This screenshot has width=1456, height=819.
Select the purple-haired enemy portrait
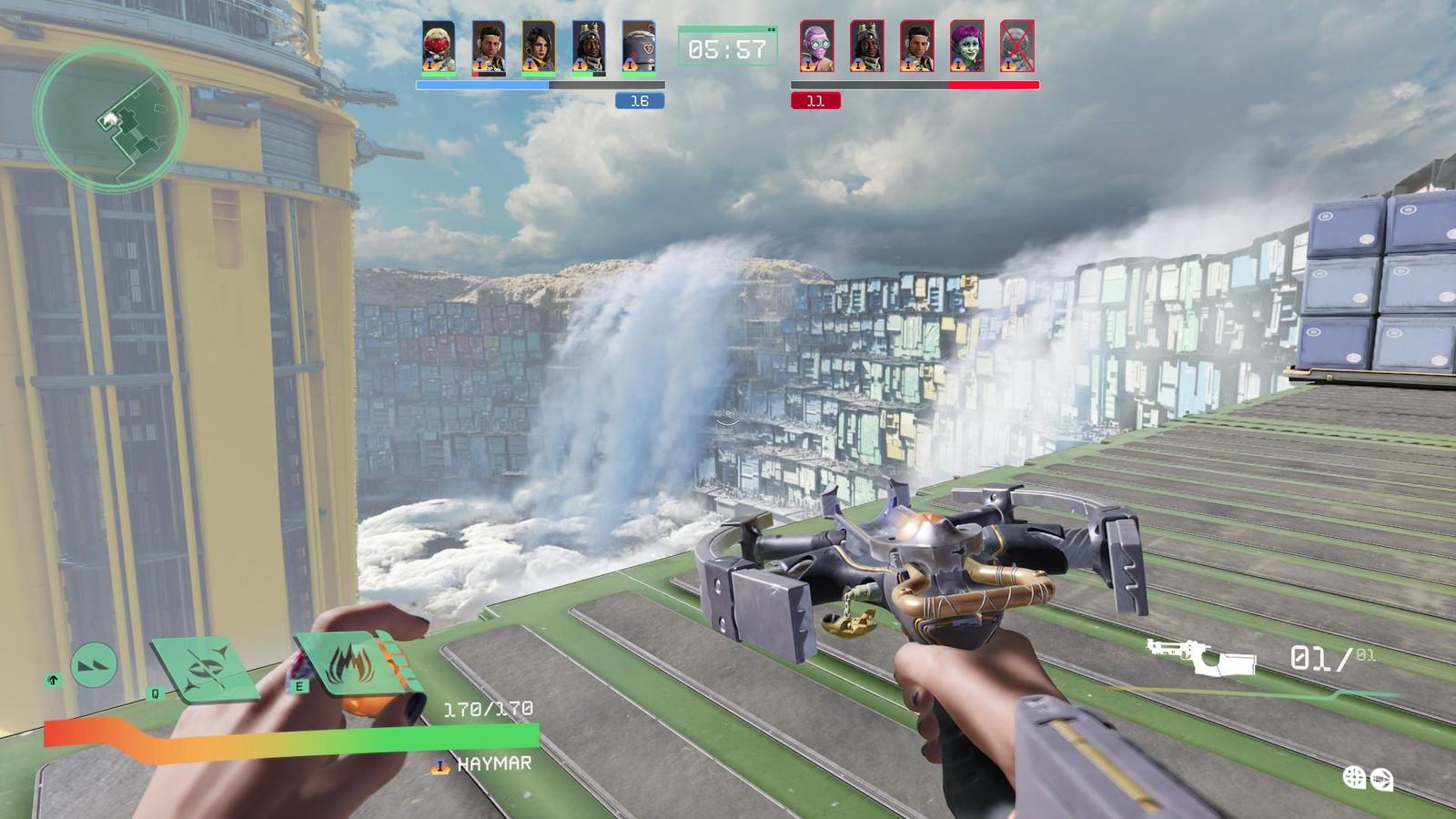pos(966,46)
